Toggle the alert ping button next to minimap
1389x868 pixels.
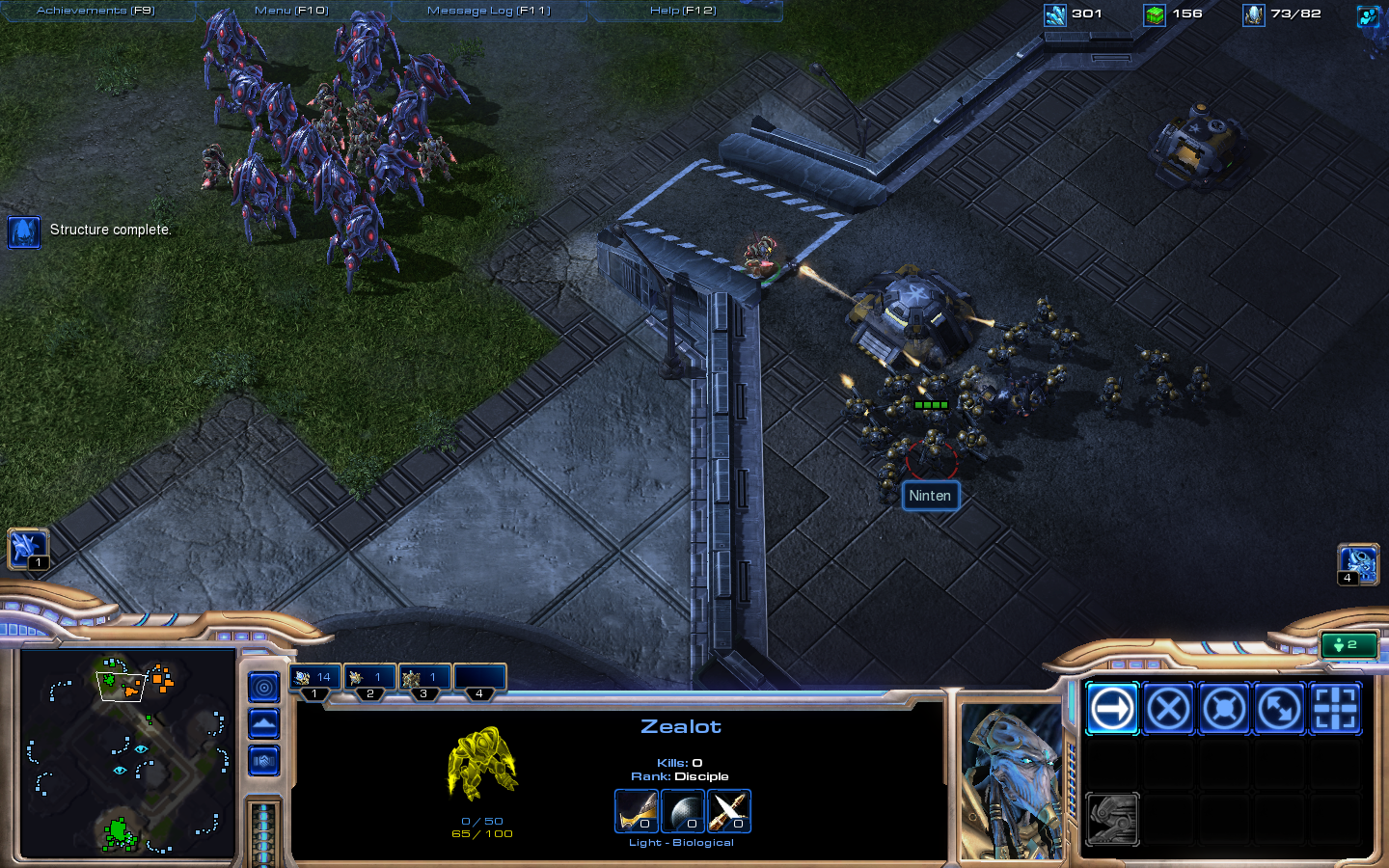coord(263,688)
